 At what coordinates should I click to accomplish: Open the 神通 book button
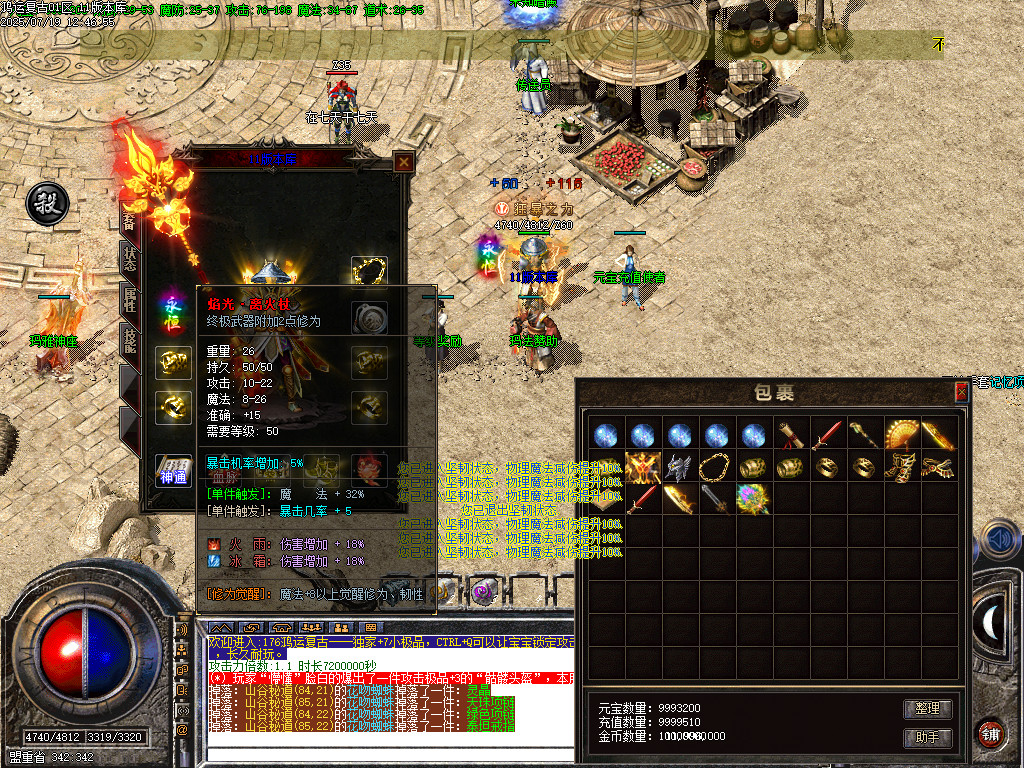coord(172,470)
